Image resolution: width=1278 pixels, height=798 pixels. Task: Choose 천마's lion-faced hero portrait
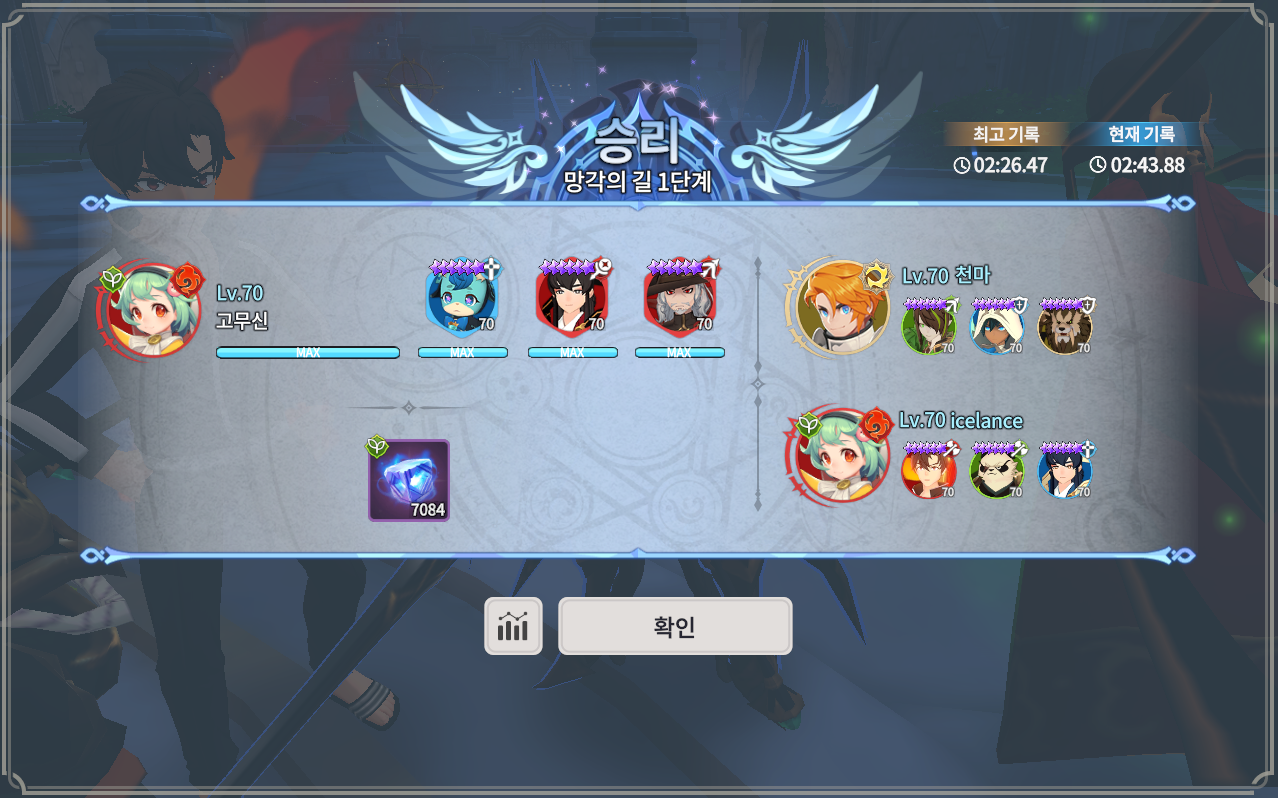pos(1065,327)
